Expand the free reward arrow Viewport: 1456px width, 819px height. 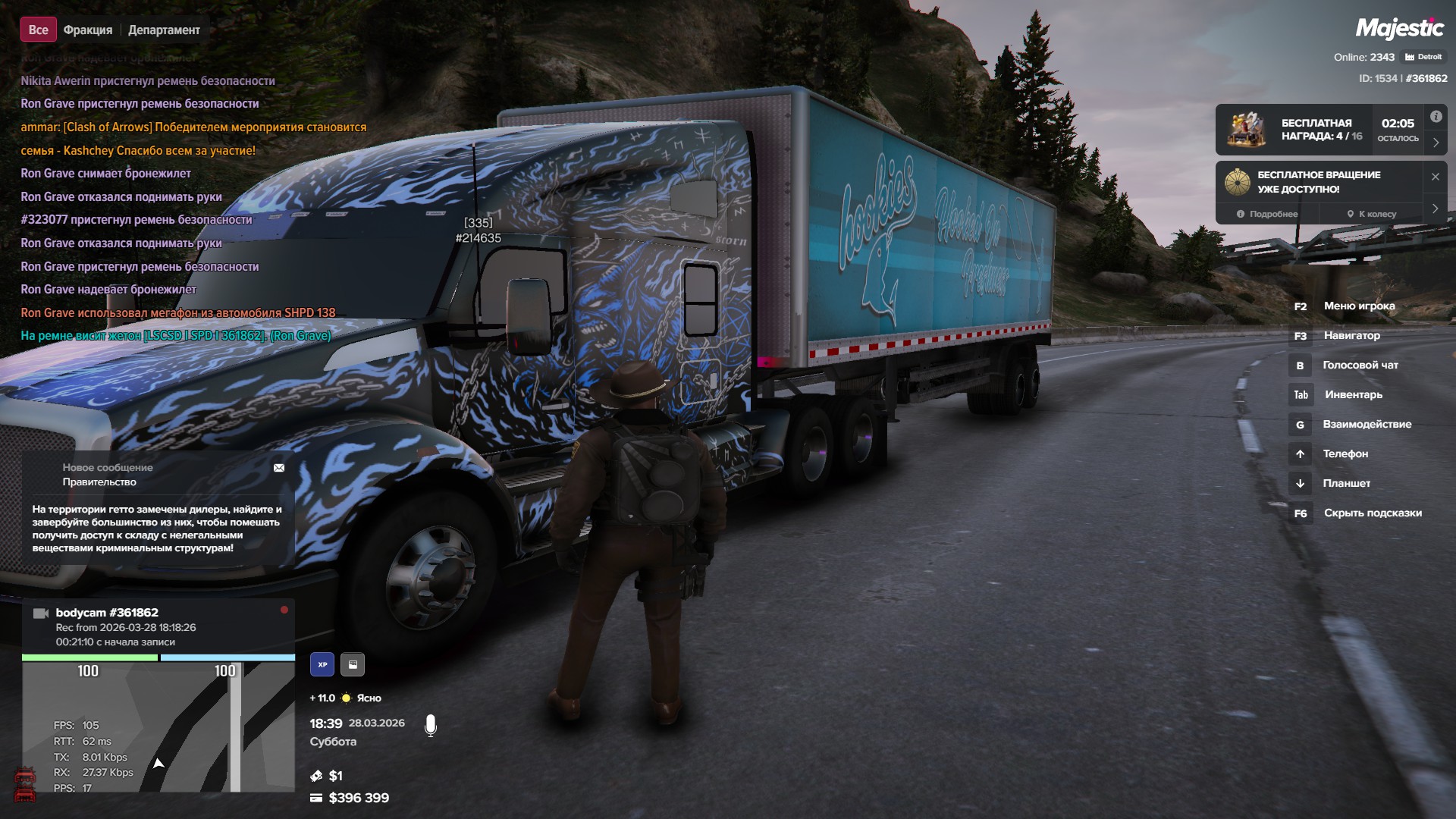[x=1436, y=143]
